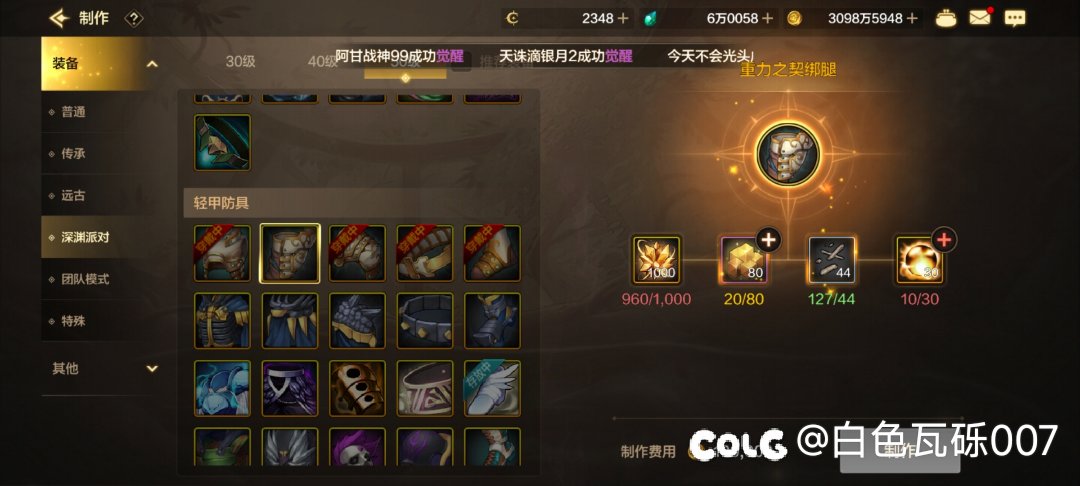Select the 普通 equipment category
Screen dimensions: 1080x486
(74, 112)
